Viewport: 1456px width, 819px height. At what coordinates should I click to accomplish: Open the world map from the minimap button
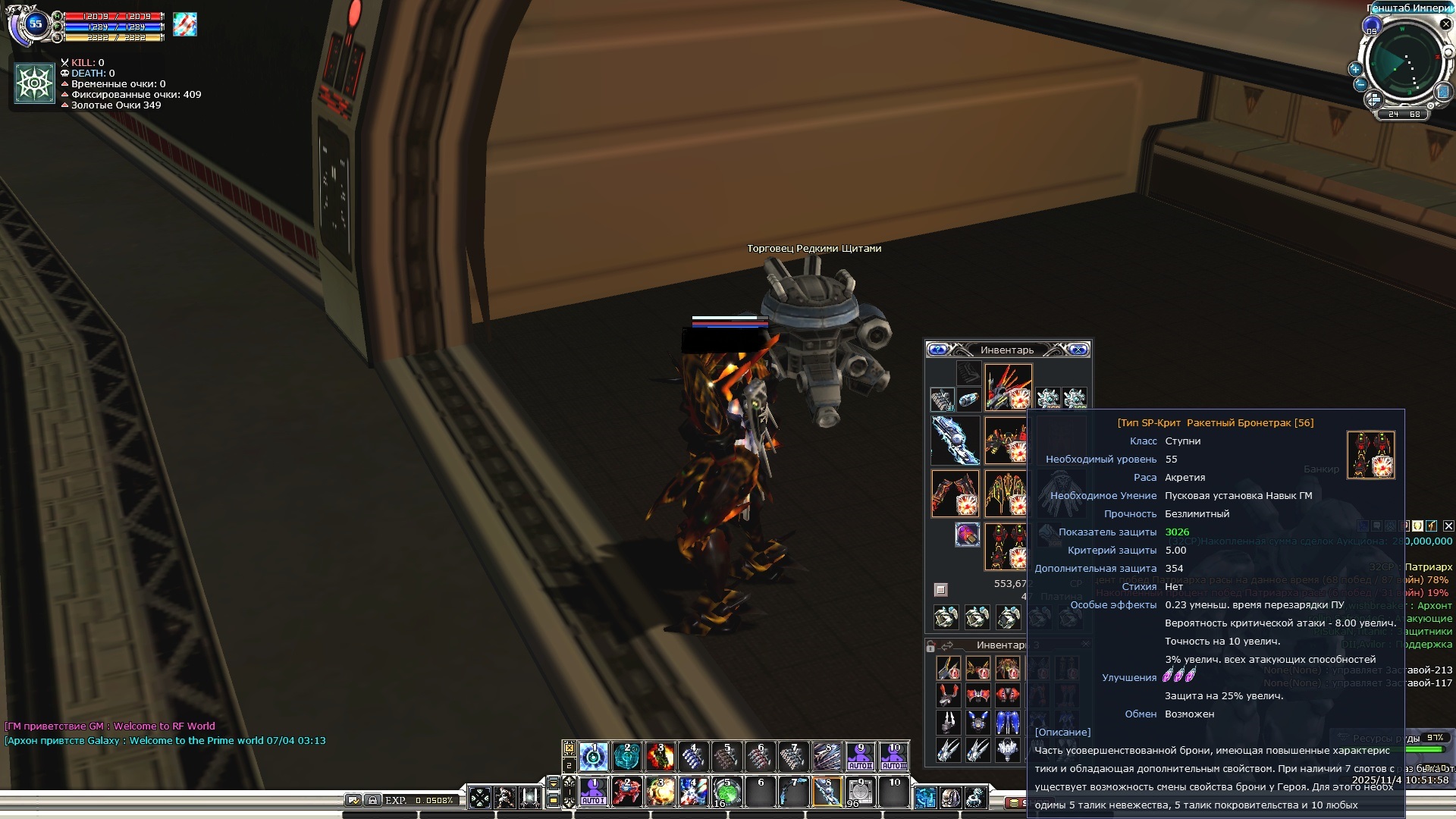1442,92
